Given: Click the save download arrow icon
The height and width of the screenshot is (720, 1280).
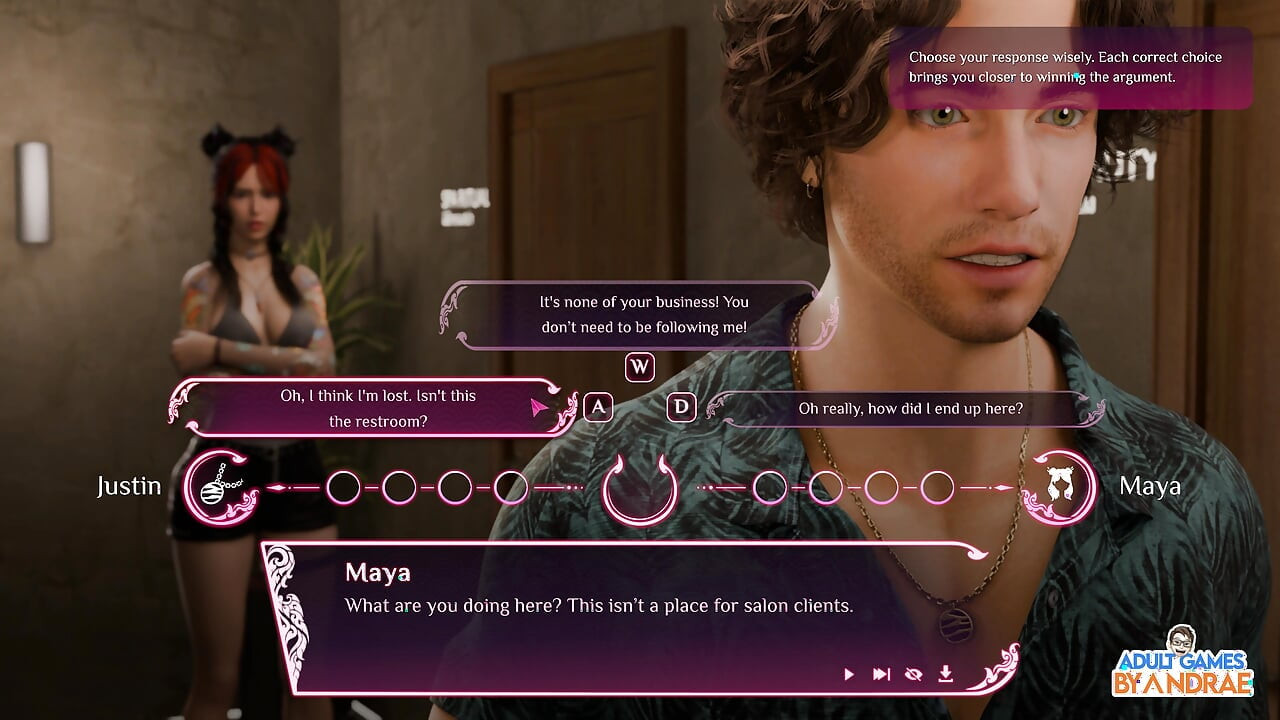Looking at the screenshot, I should click(945, 674).
